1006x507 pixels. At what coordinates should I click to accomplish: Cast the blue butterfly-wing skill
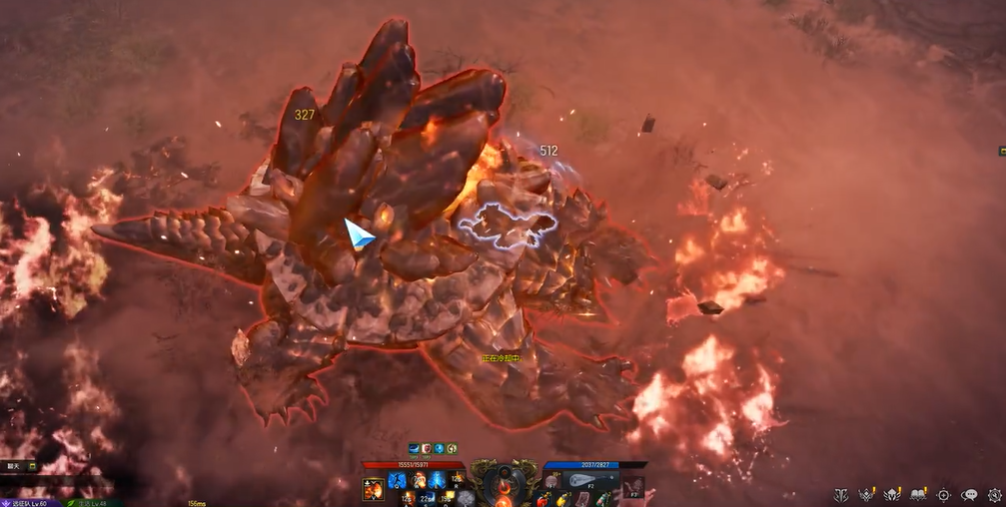396,481
